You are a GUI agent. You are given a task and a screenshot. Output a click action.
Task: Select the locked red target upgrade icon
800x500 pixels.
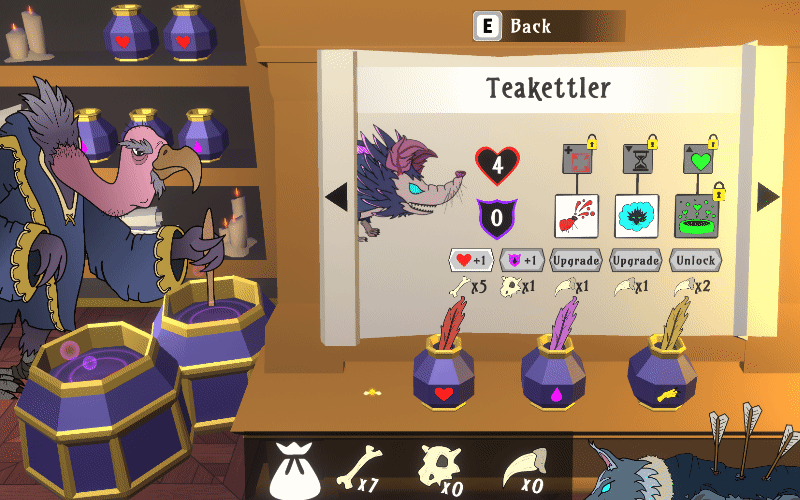click(x=575, y=159)
